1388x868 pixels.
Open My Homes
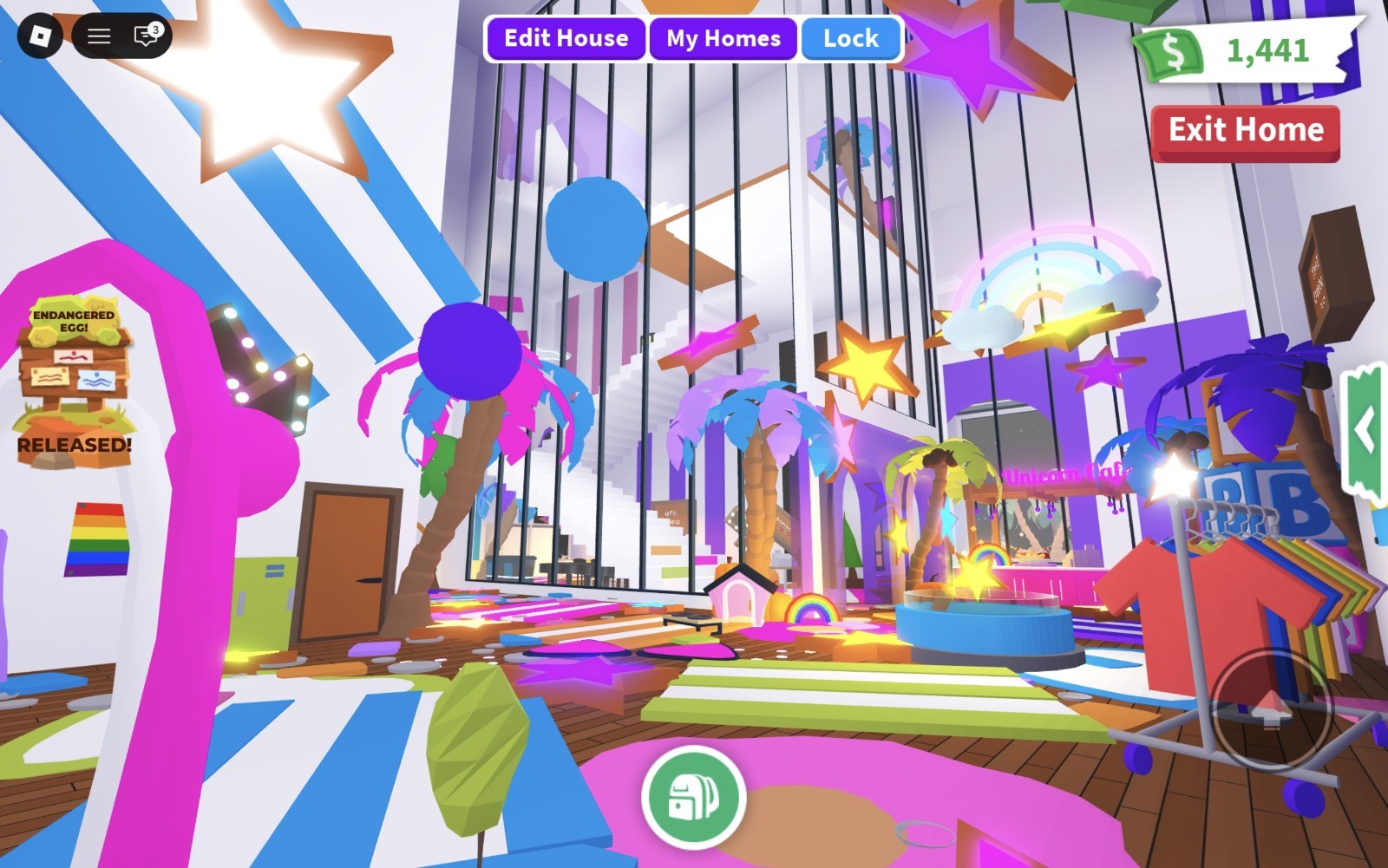pyautogui.click(x=723, y=37)
